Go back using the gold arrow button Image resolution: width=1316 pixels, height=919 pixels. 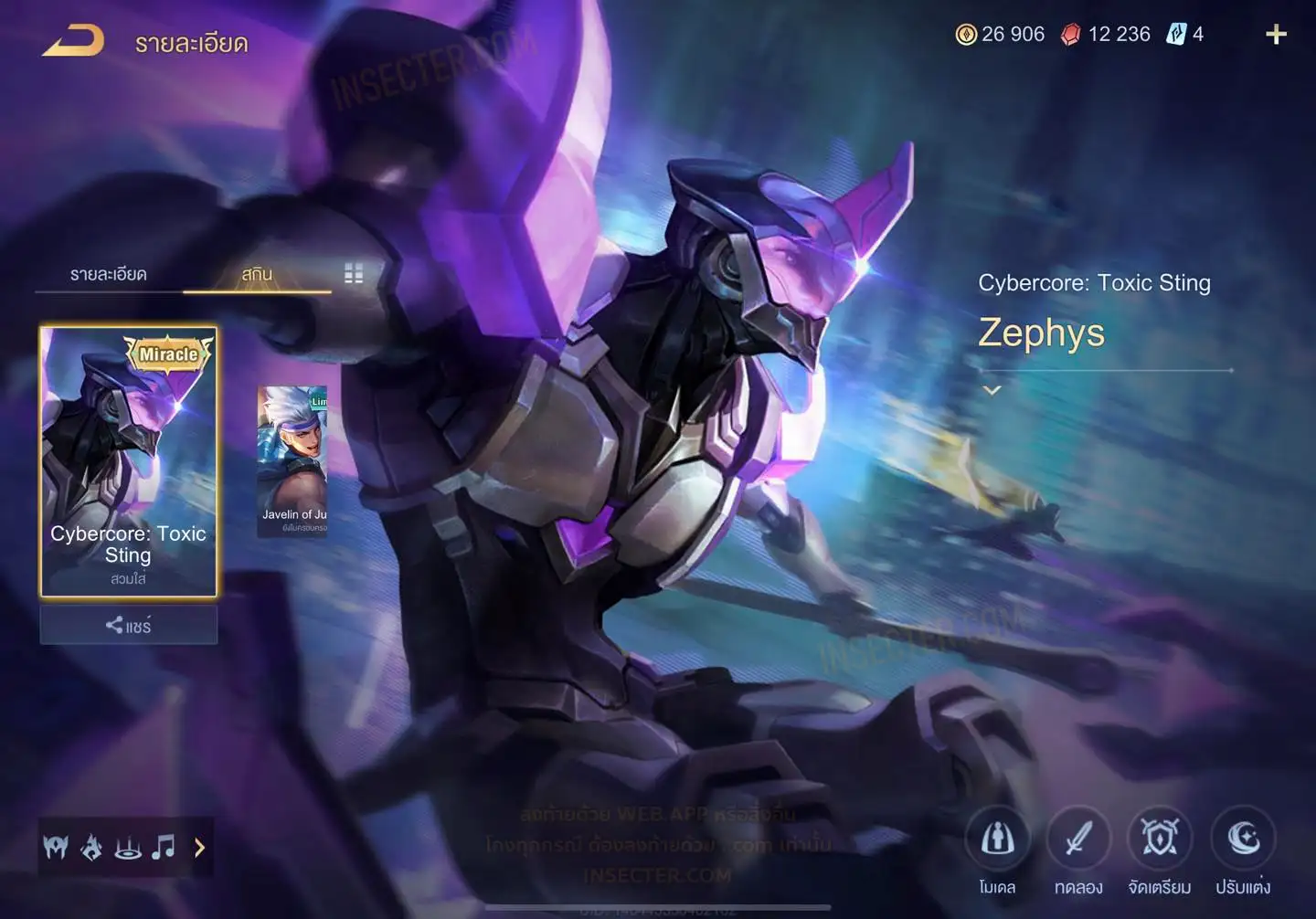[73, 41]
